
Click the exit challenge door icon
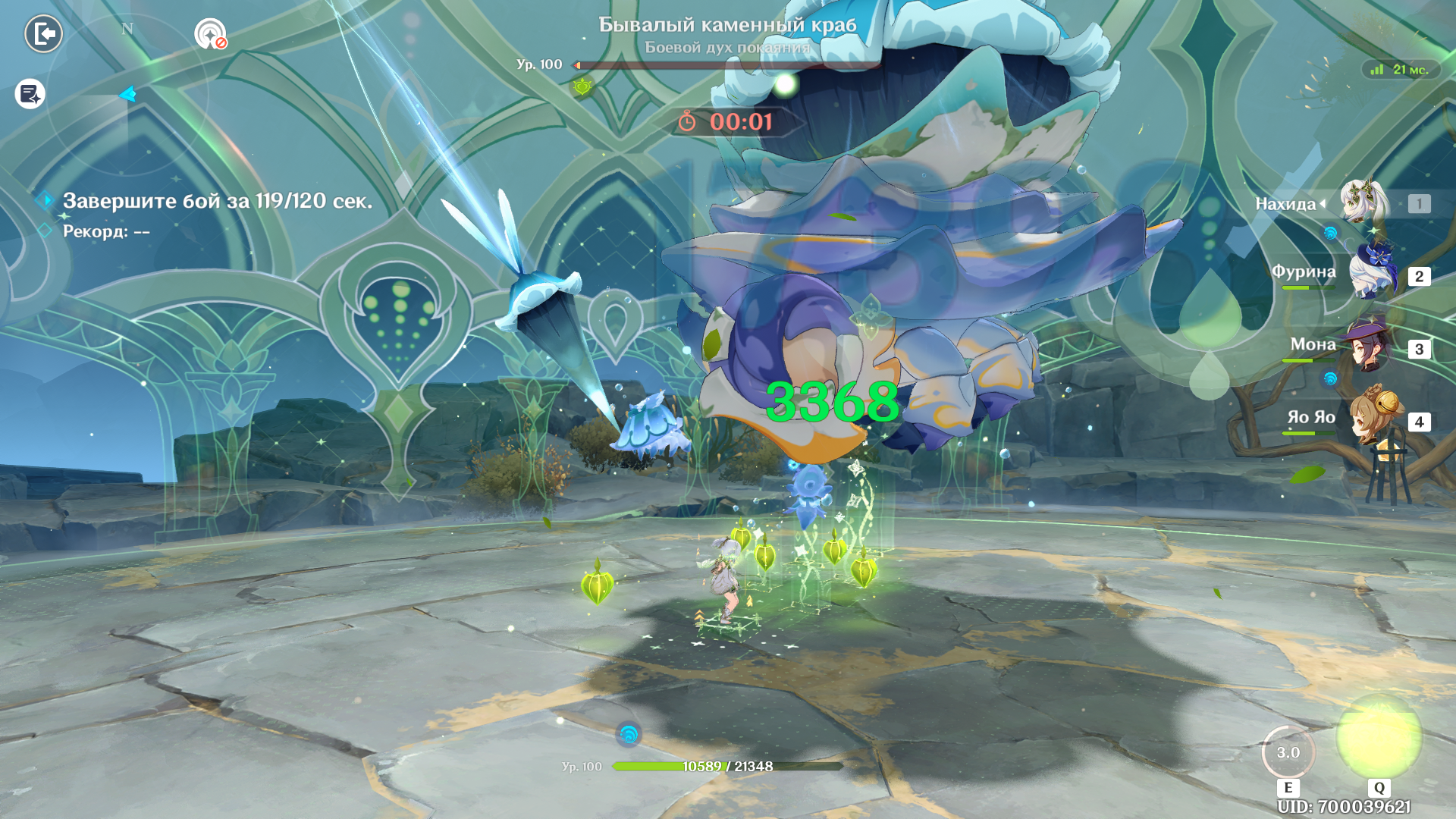click(x=43, y=34)
